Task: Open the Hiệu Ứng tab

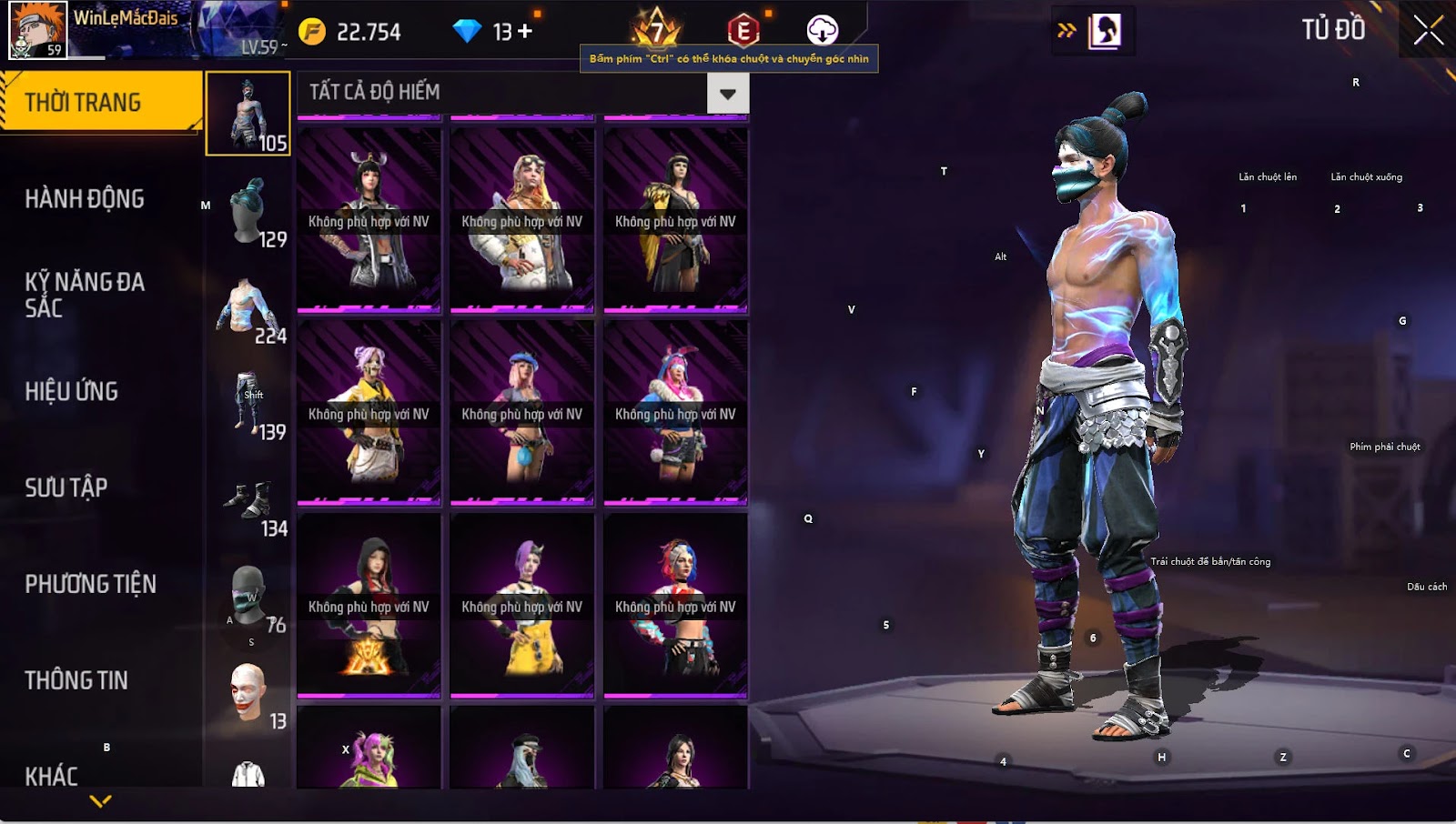Action: click(x=72, y=391)
